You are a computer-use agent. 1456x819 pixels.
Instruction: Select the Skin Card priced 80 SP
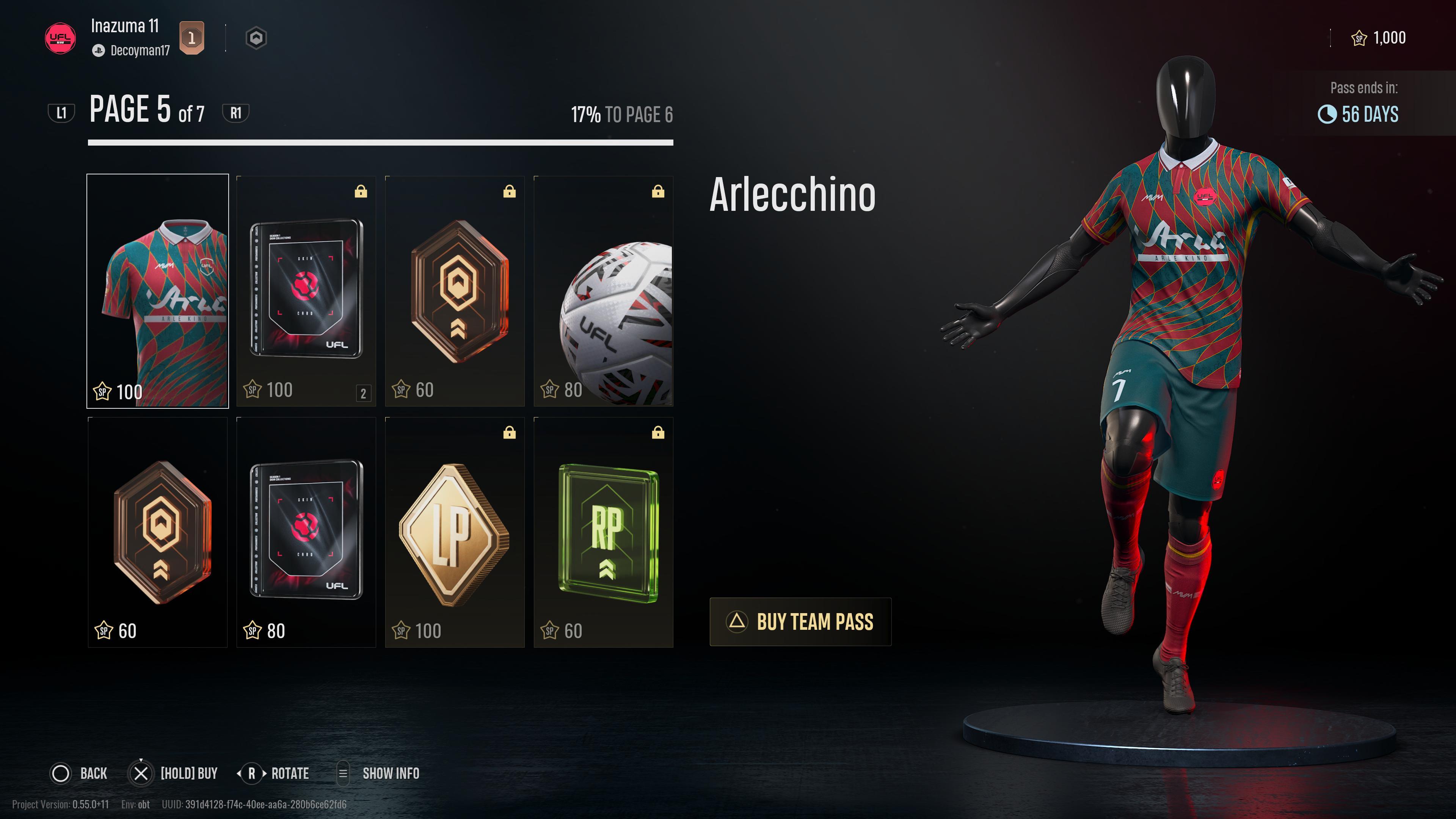[306, 531]
